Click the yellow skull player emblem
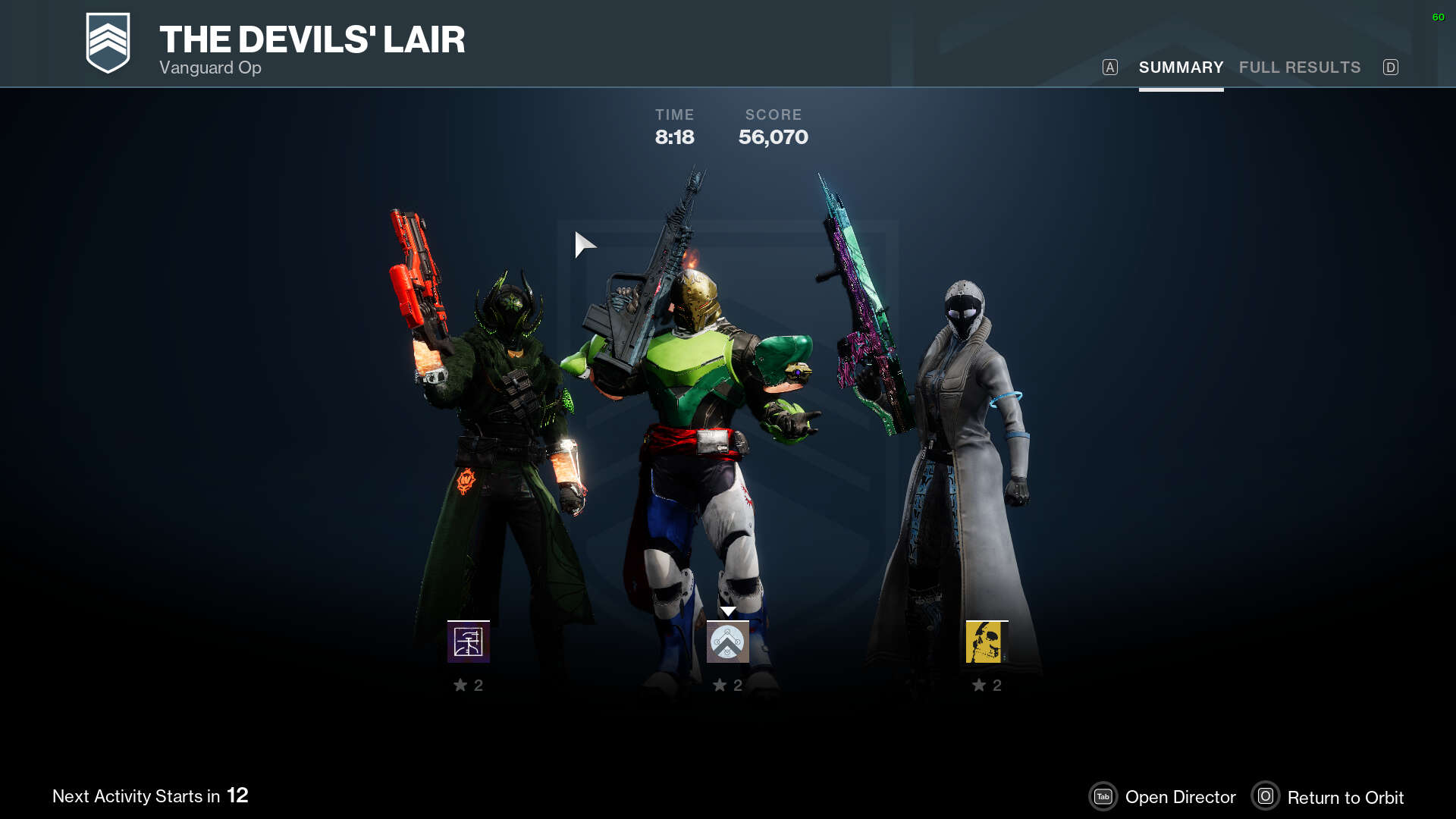This screenshot has height=819, width=1456. [985, 642]
